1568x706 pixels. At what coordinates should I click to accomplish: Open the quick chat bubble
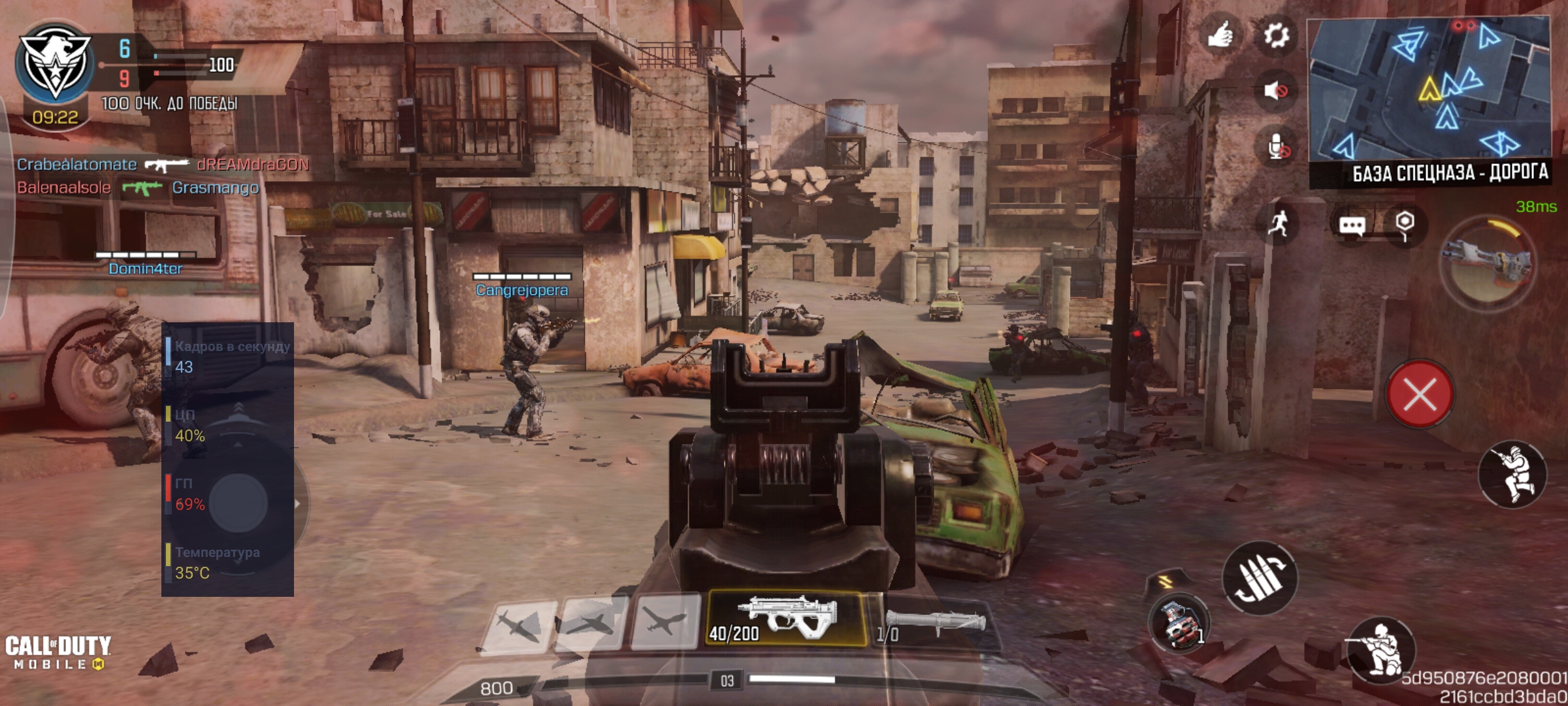click(x=1352, y=226)
